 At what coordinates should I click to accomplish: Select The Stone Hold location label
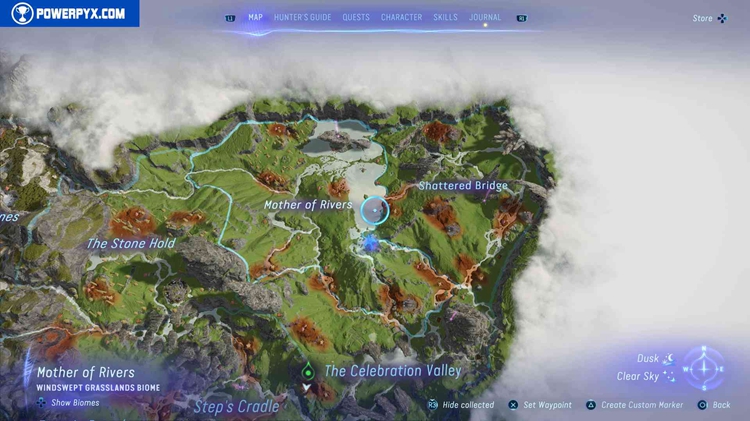coord(131,243)
